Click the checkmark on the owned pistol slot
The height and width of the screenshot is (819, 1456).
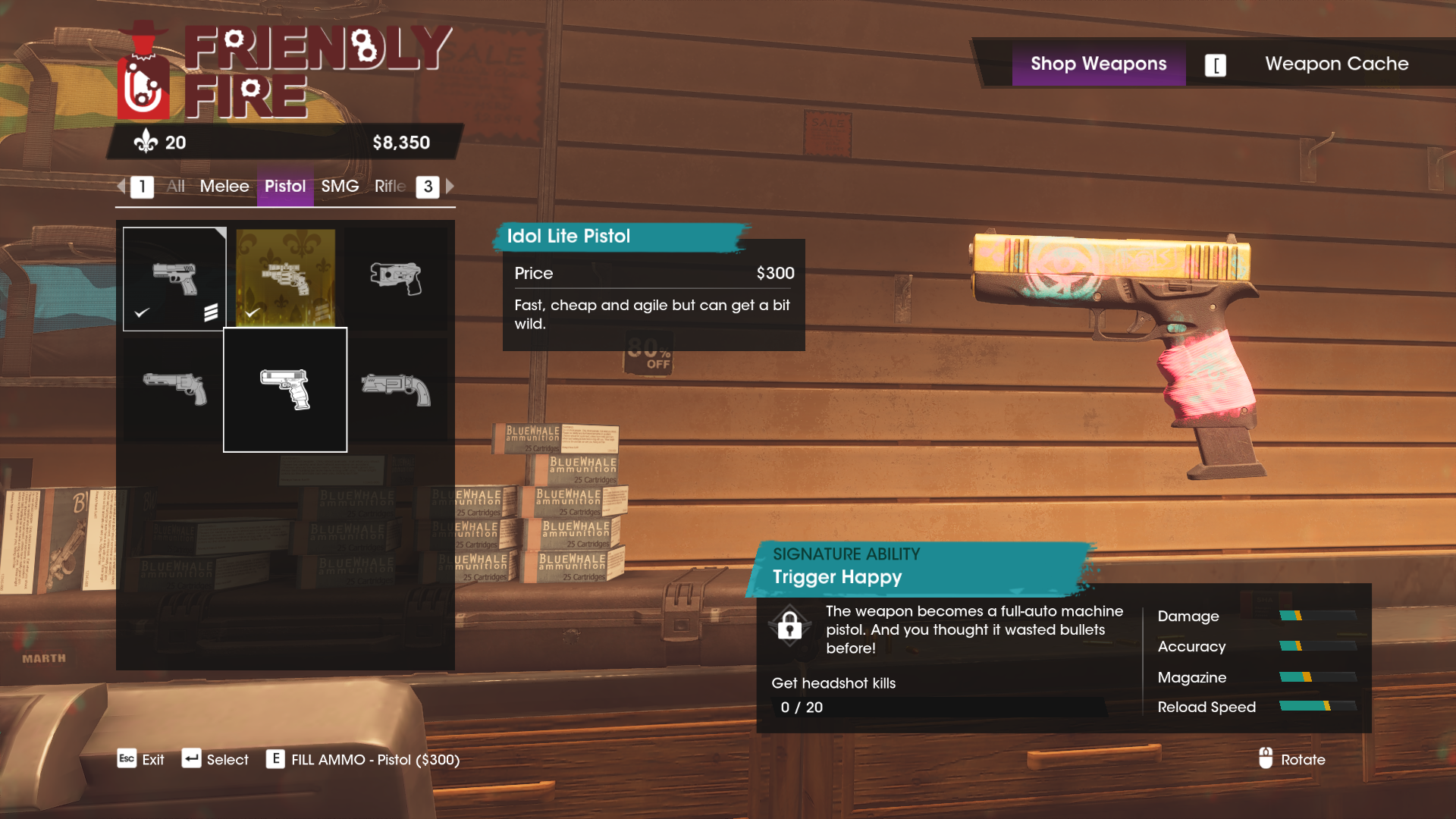[x=141, y=312]
